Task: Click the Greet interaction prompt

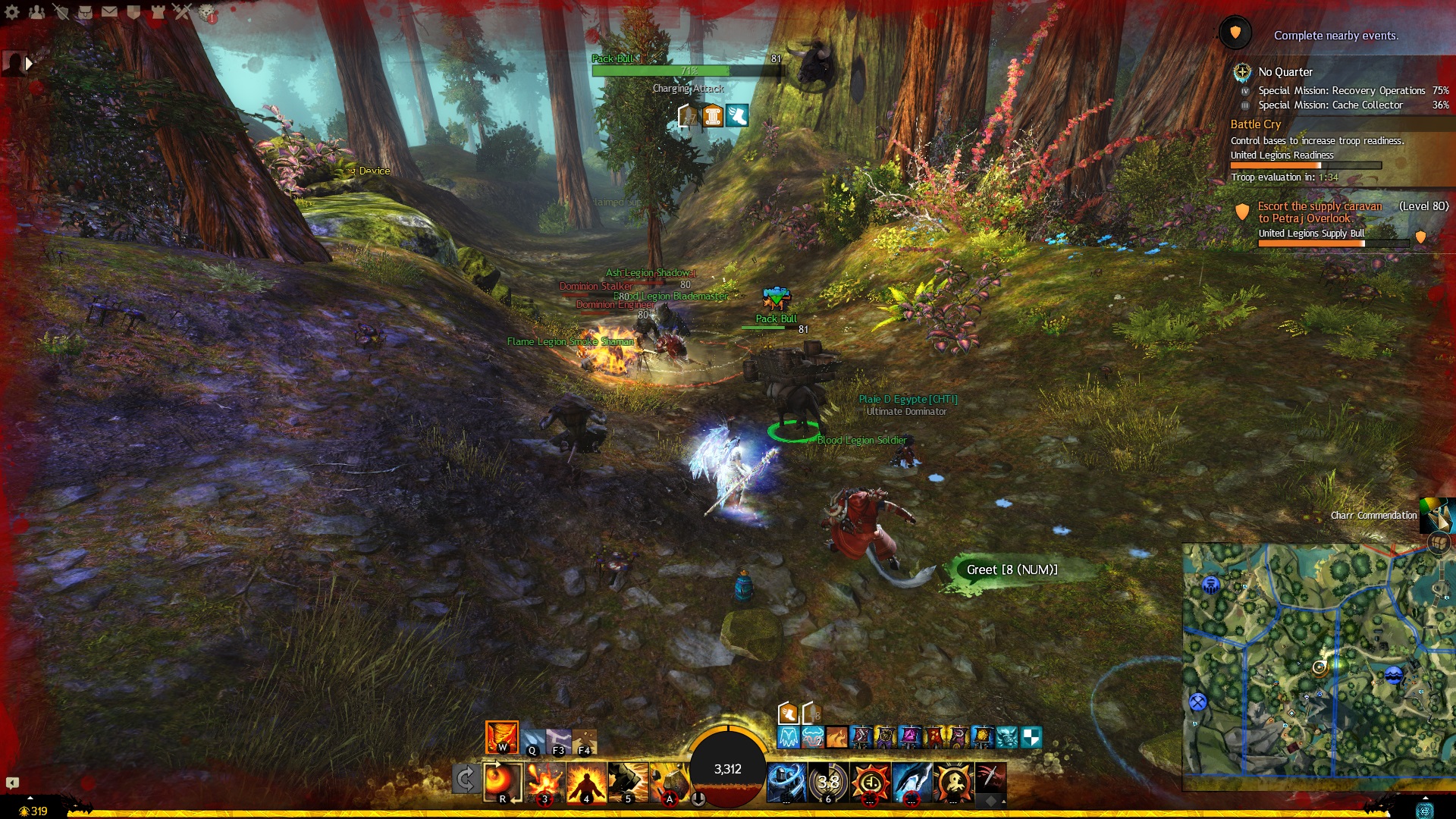Action: pyautogui.click(x=1012, y=570)
